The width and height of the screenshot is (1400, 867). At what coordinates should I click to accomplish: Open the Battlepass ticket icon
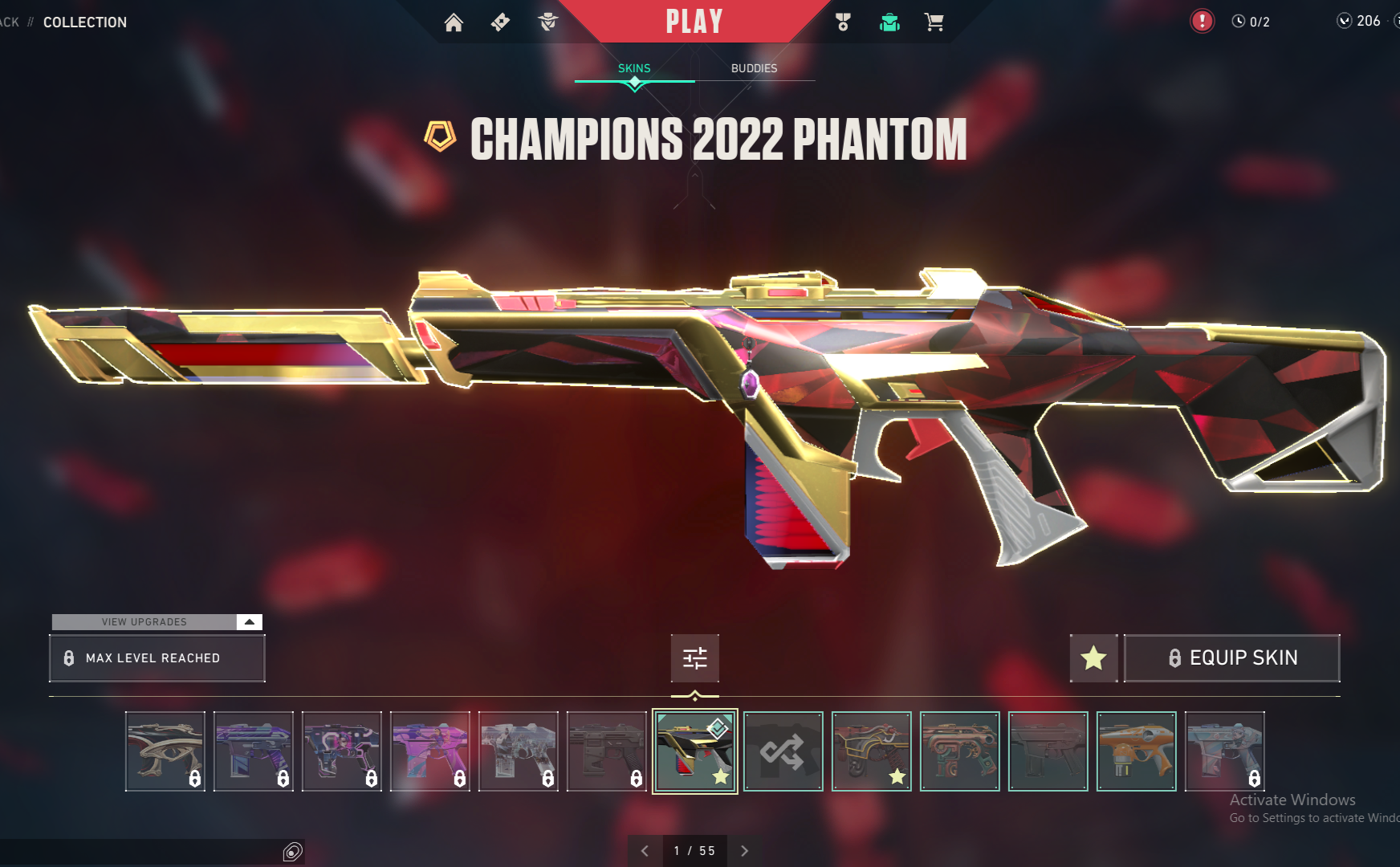coord(499,22)
